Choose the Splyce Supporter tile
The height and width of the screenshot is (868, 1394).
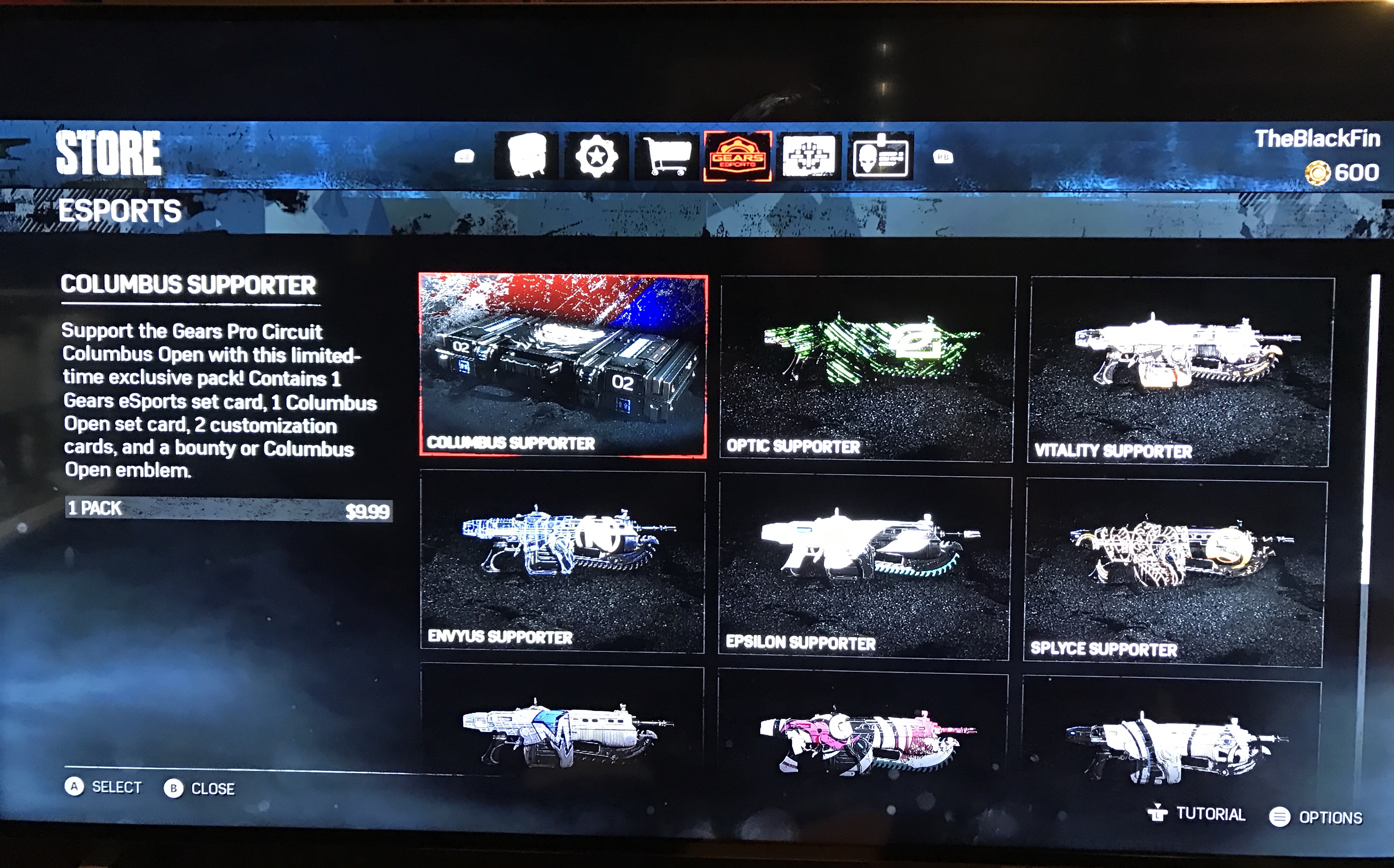(1174, 572)
